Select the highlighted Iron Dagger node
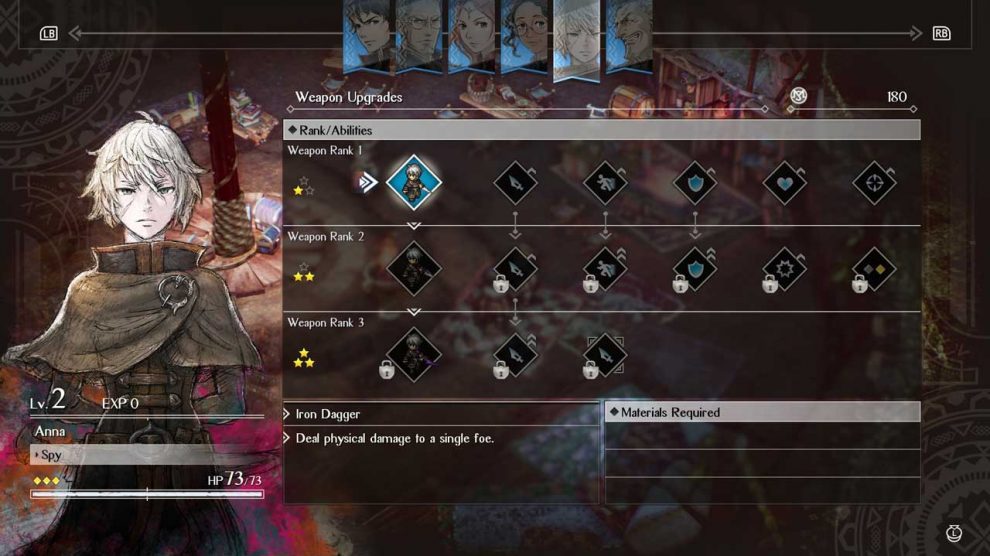 [x=414, y=182]
